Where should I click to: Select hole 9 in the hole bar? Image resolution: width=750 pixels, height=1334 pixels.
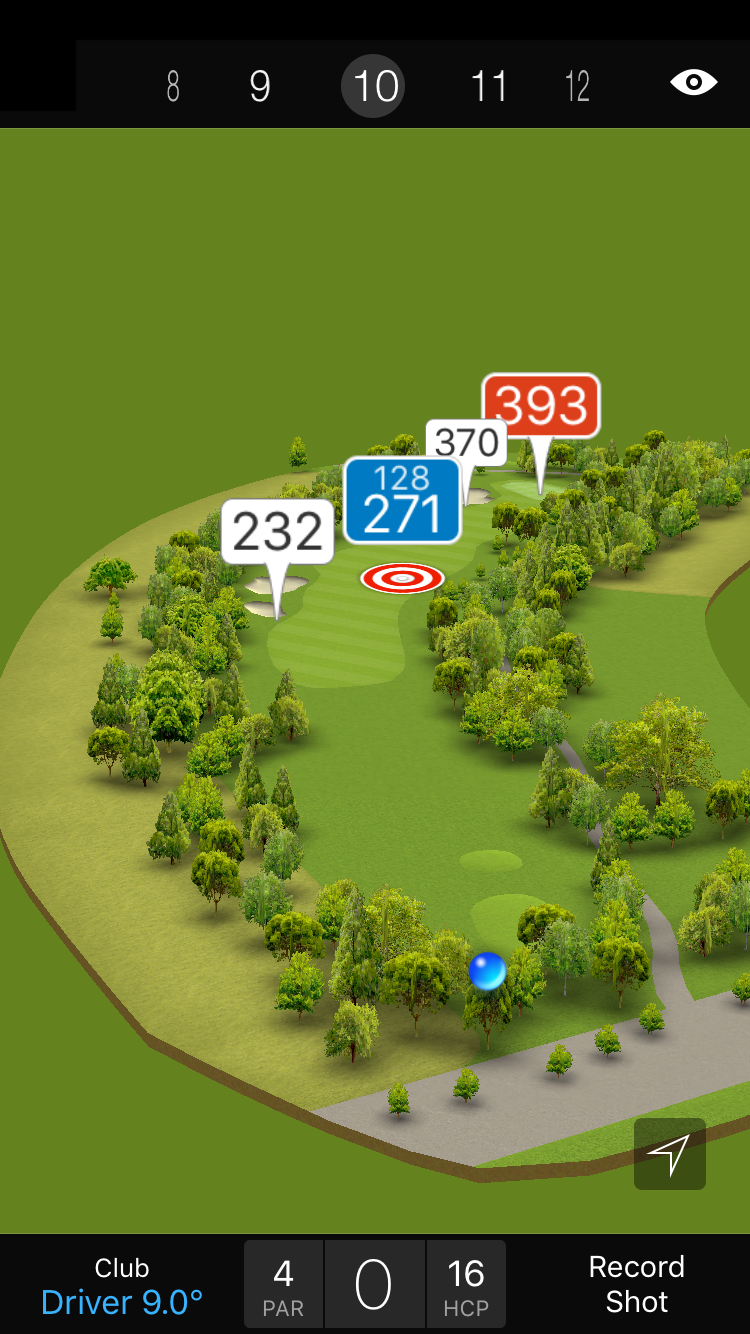click(260, 87)
